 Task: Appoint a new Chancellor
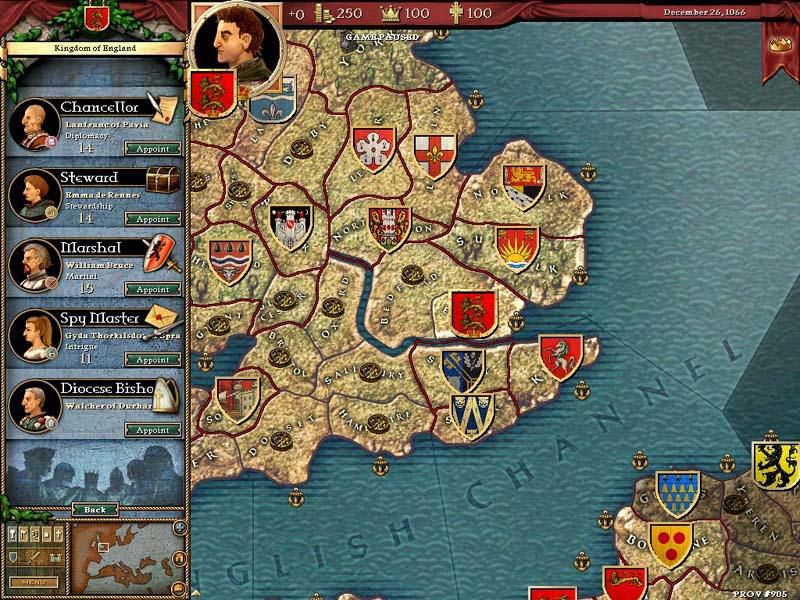pos(153,149)
